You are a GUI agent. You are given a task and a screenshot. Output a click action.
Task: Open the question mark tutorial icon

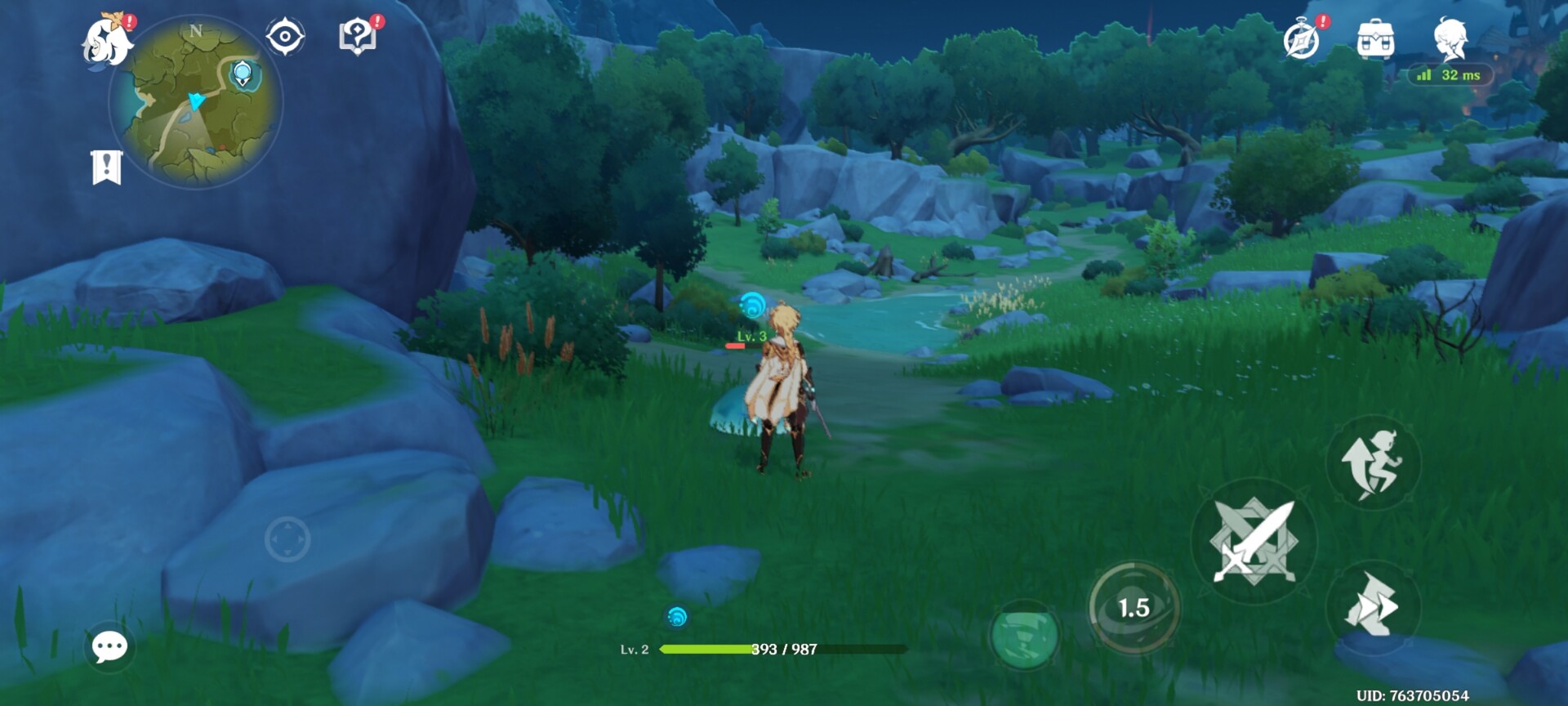coord(357,37)
